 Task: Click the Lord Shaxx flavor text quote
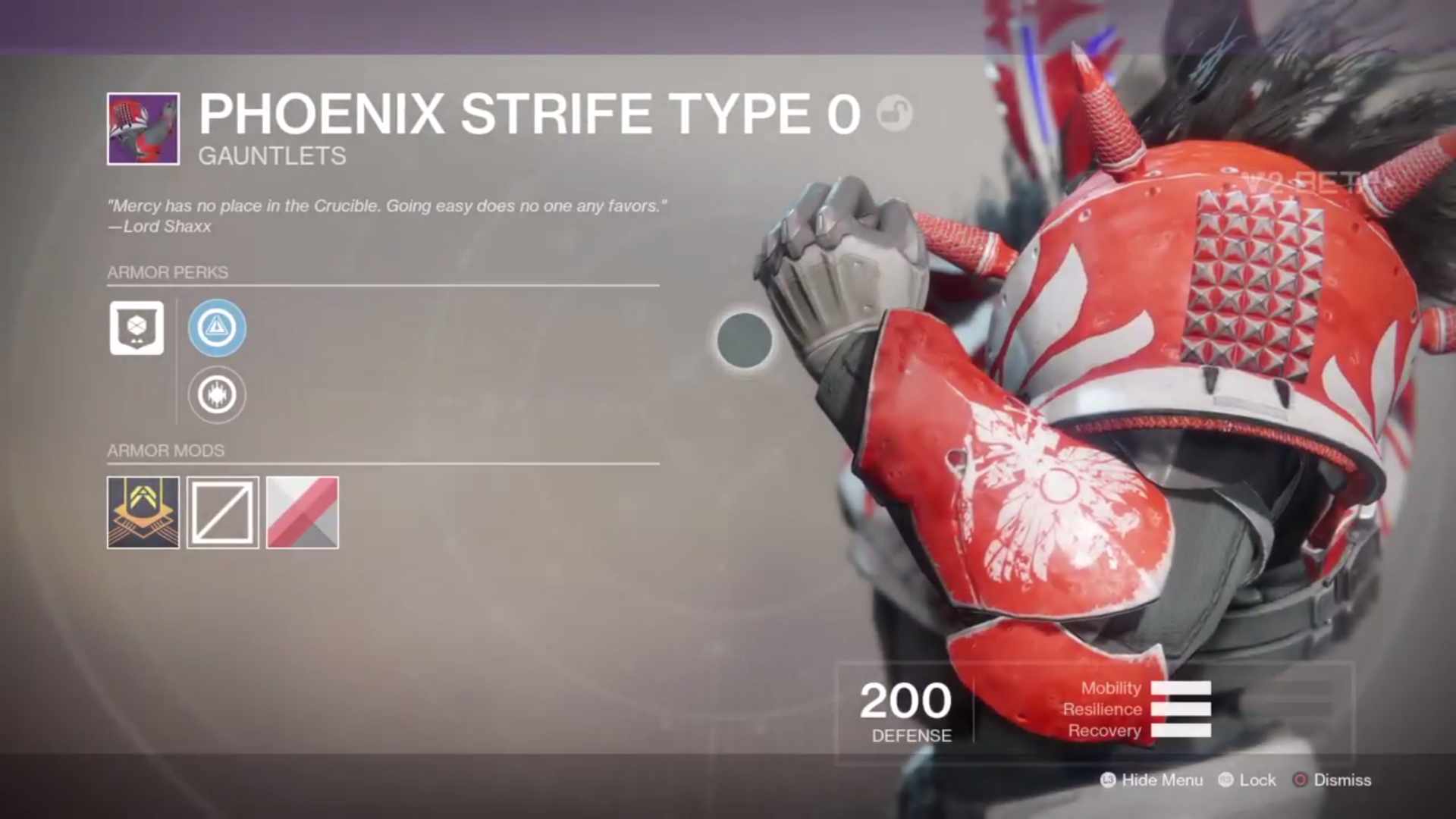tap(387, 213)
